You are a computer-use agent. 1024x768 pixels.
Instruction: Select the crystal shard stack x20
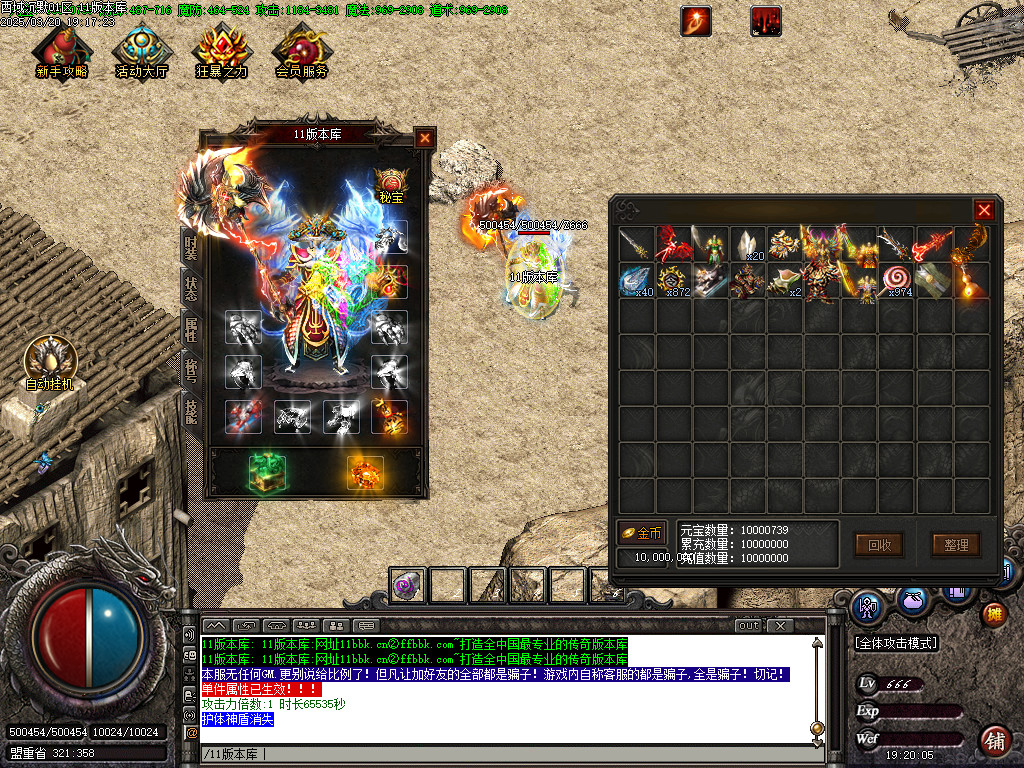pyautogui.click(x=747, y=243)
